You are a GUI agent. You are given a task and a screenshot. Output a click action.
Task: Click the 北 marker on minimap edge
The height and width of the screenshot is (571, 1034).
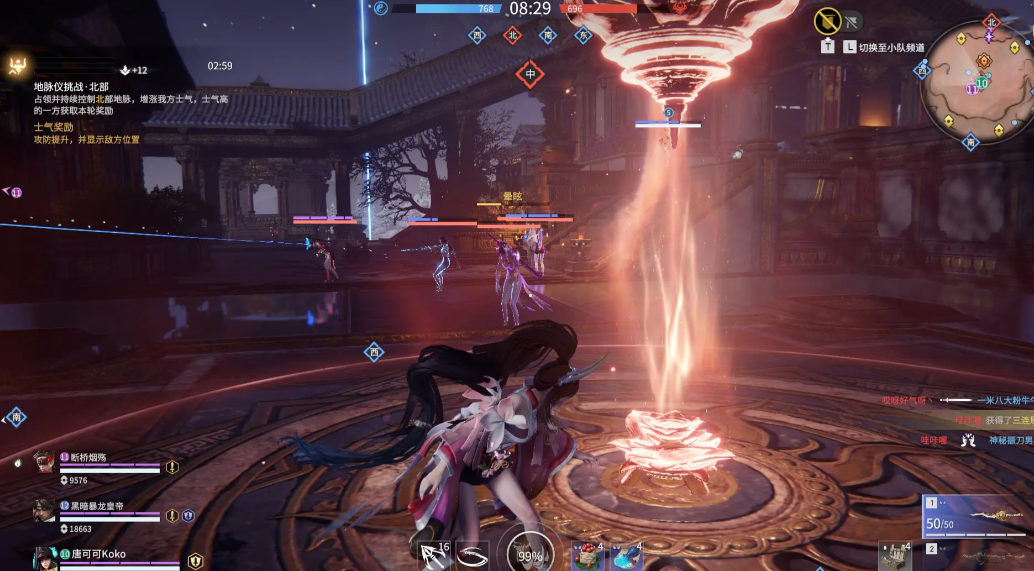pyautogui.click(x=991, y=22)
